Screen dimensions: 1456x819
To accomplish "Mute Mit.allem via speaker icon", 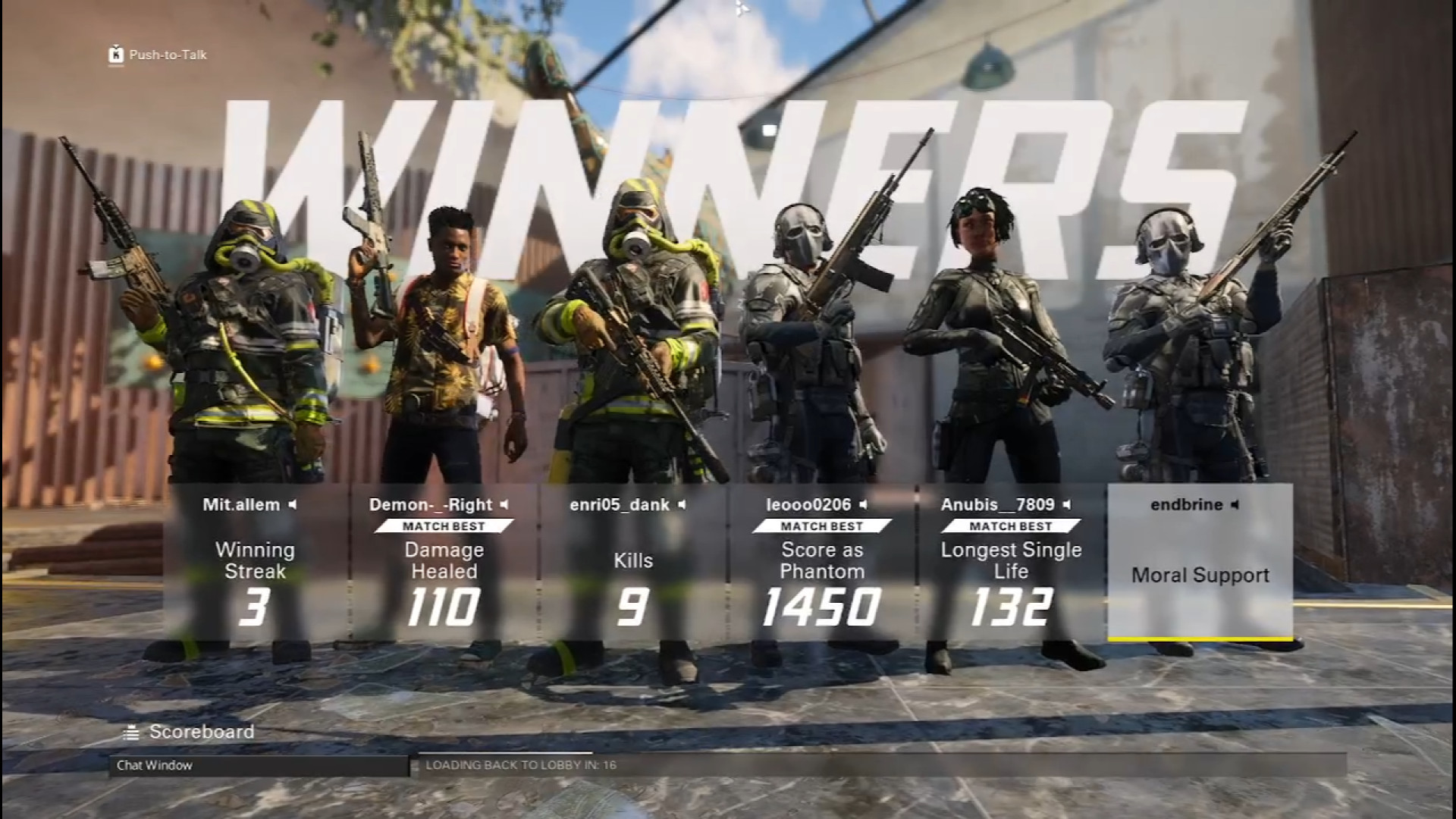I will pos(293,505).
